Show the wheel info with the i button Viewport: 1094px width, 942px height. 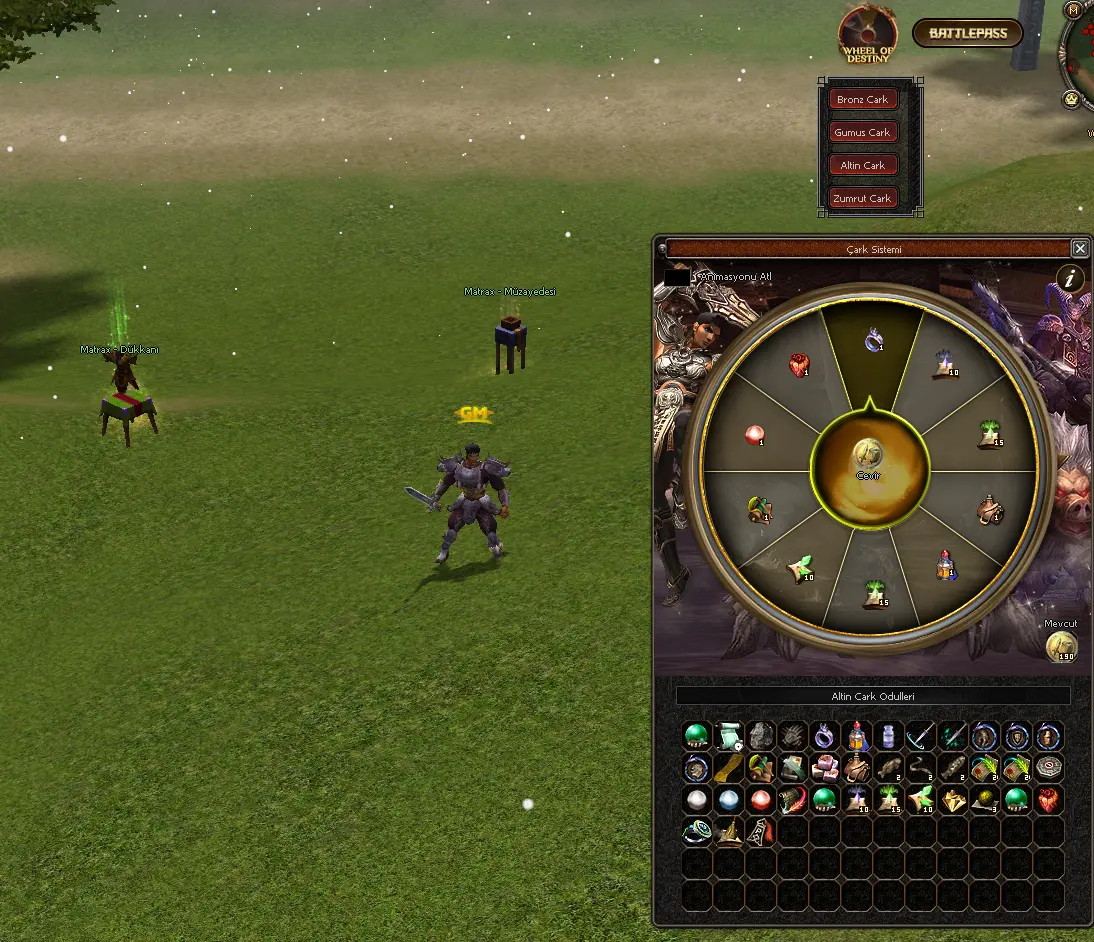click(x=1071, y=279)
